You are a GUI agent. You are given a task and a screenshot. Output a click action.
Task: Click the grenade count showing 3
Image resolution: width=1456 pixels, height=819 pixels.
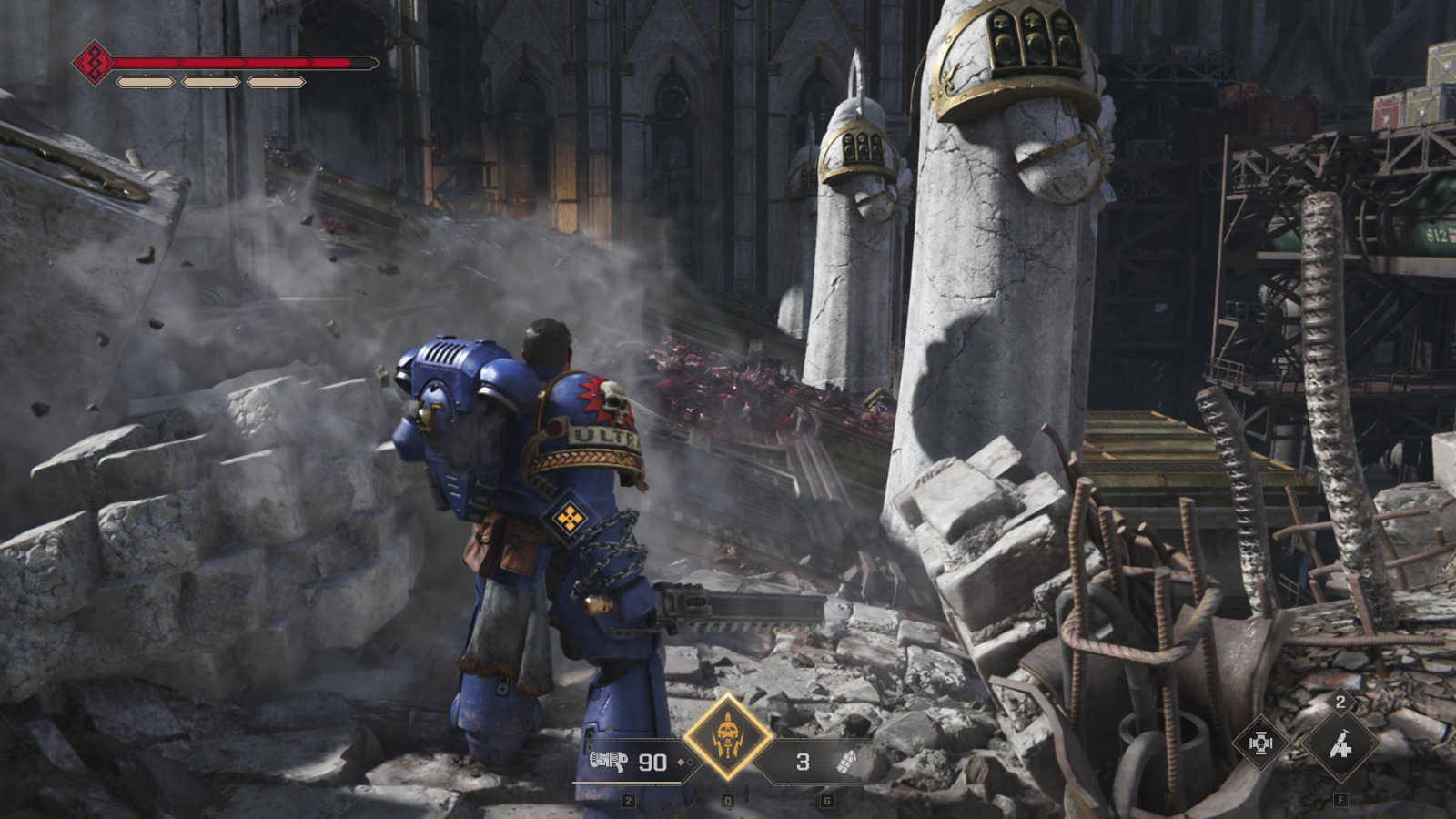801,763
